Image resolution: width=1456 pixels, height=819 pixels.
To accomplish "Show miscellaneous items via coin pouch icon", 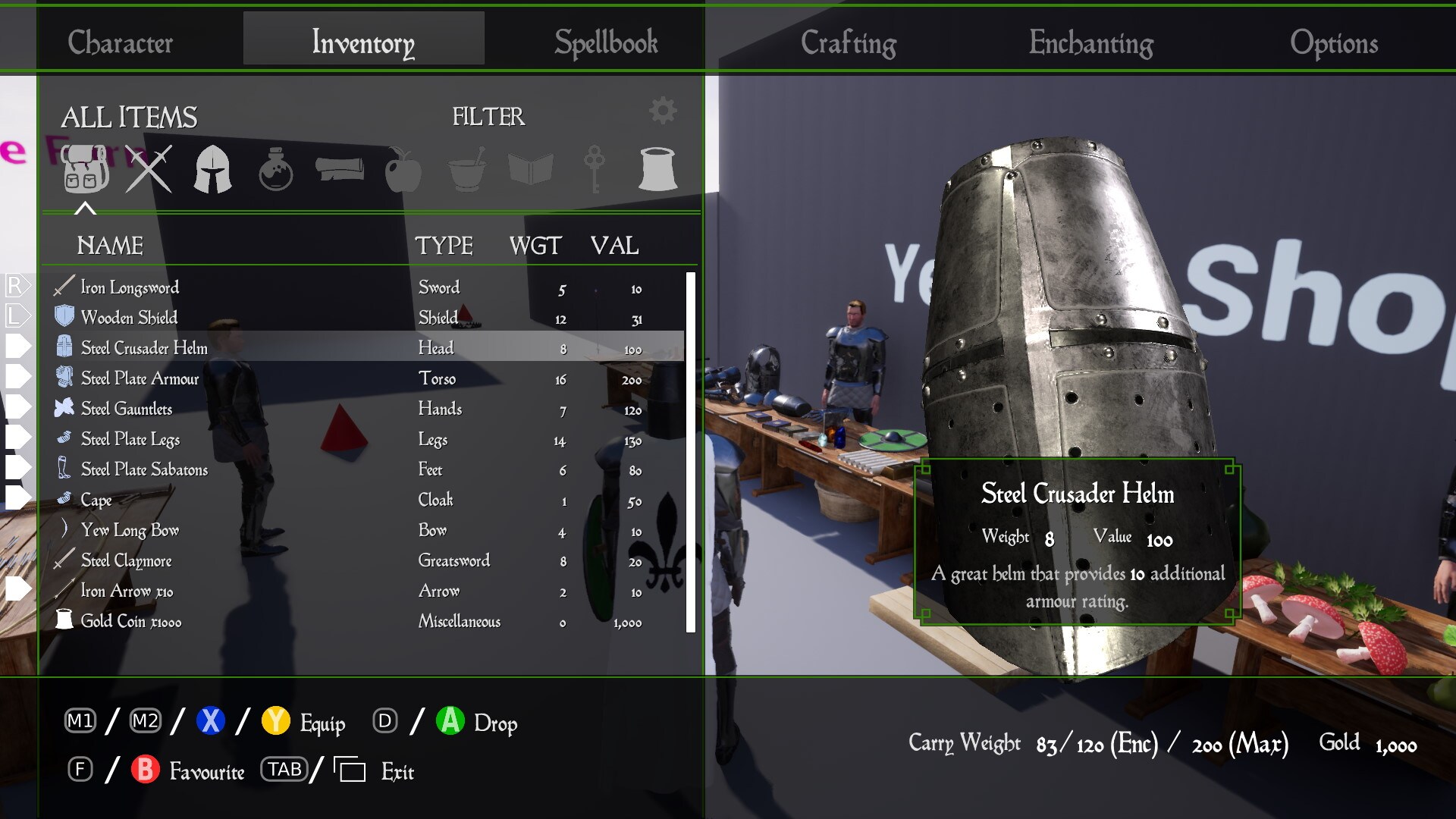I will pyautogui.click(x=658, y=168).
